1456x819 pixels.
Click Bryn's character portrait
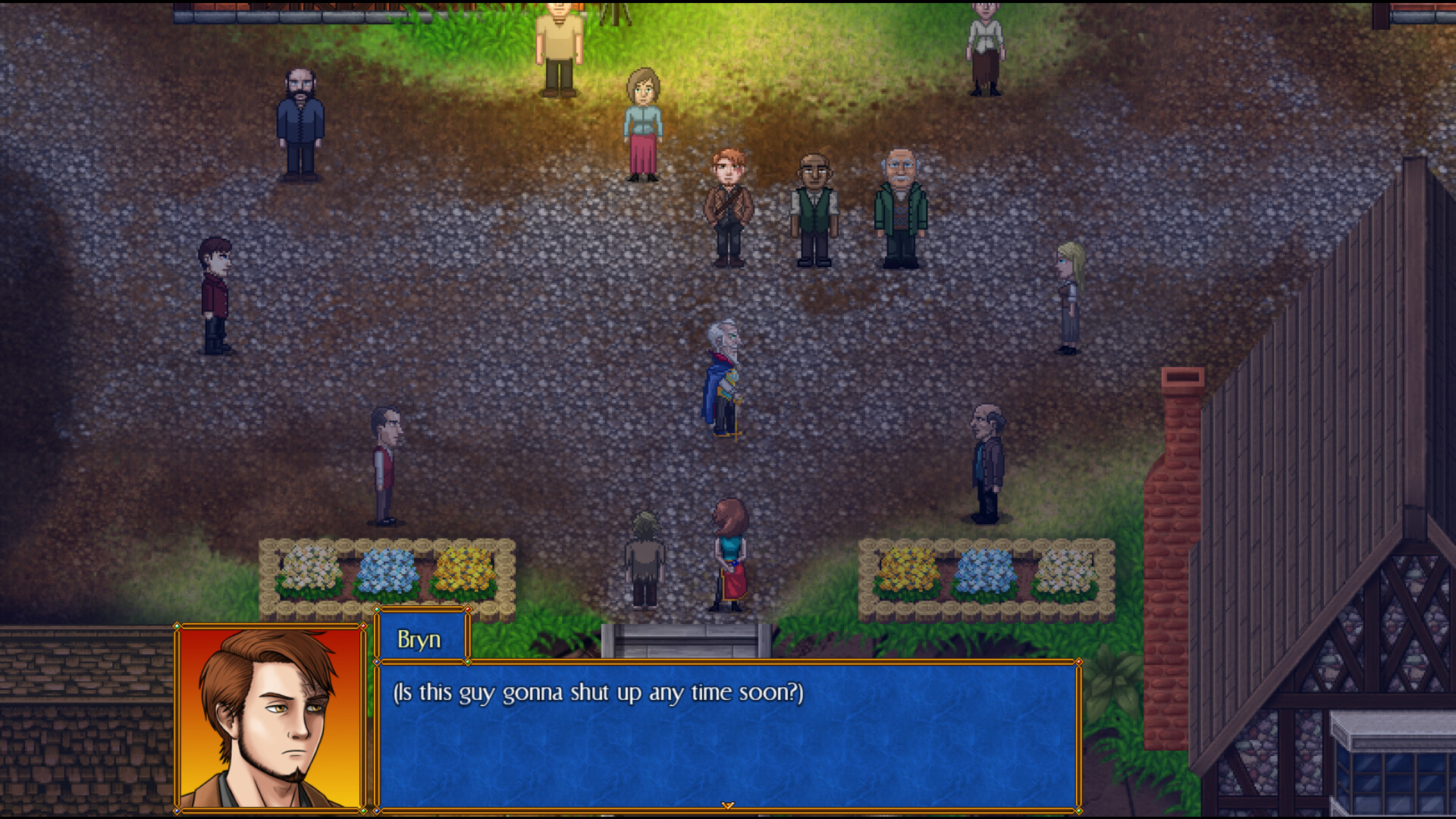271,724
